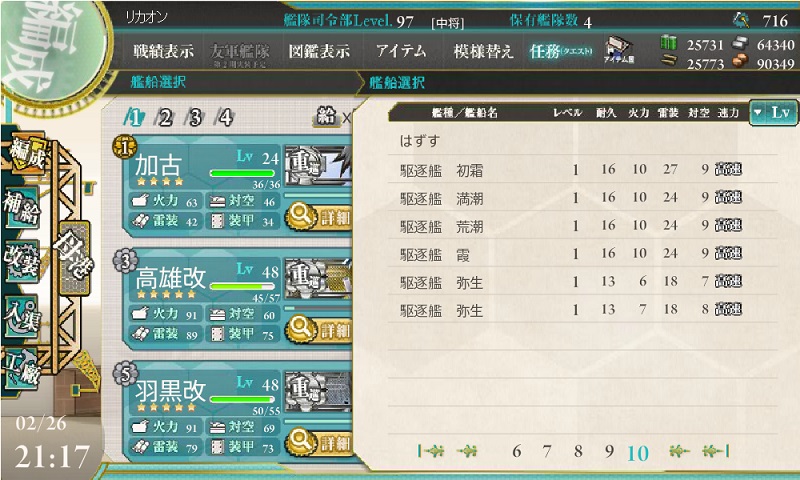Toggle the Lv sort order button
The height and width of the screenshot is (480, 800).
click(773, 113)
